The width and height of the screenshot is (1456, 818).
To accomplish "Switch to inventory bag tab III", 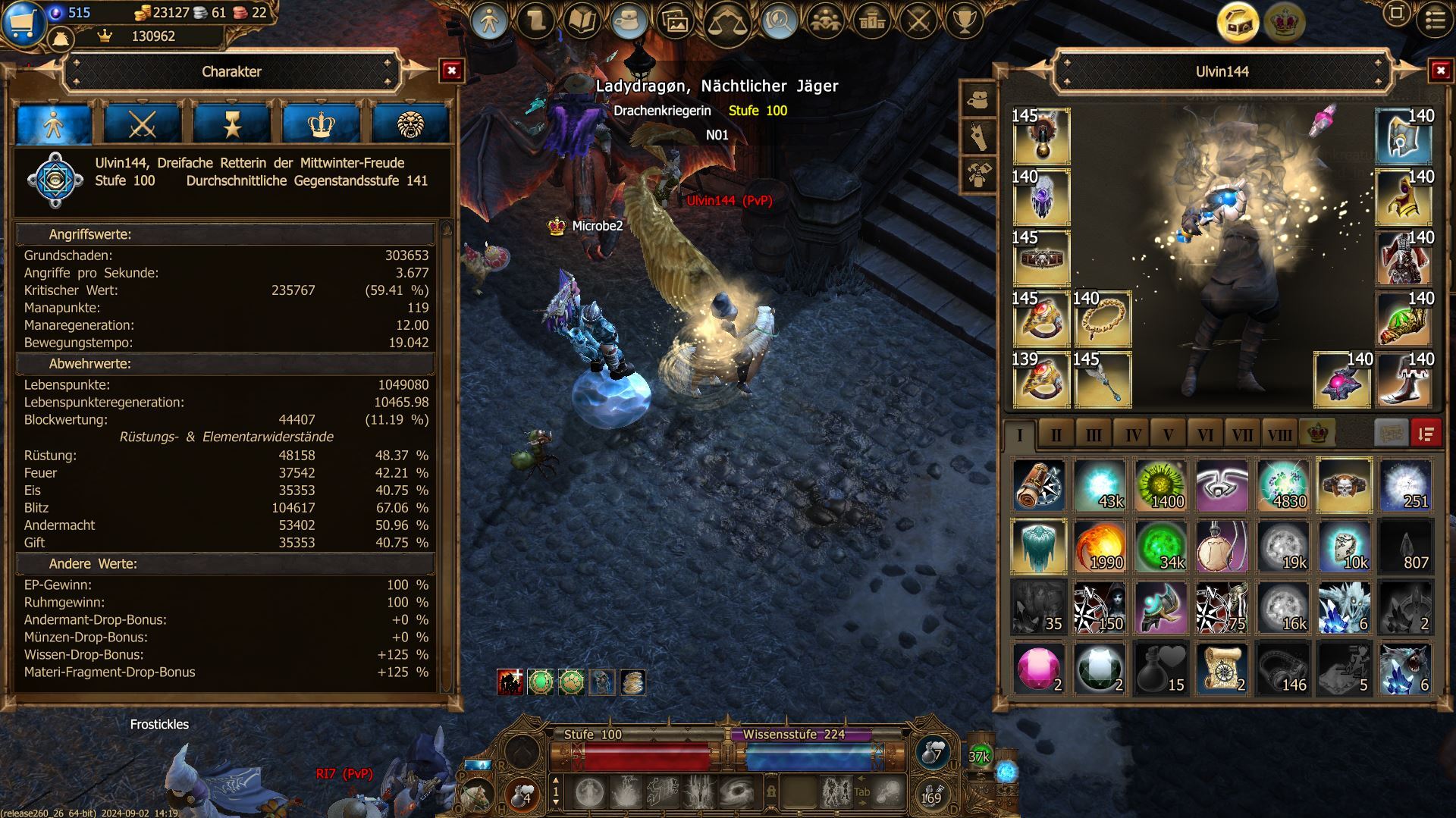I will (1094, 435).
